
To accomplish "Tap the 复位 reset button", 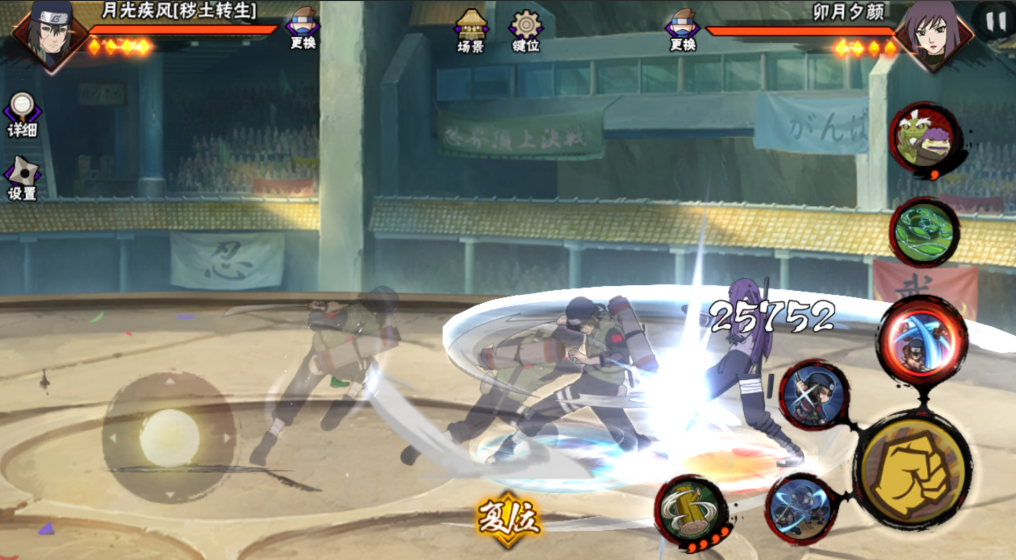I will (508, 519).
